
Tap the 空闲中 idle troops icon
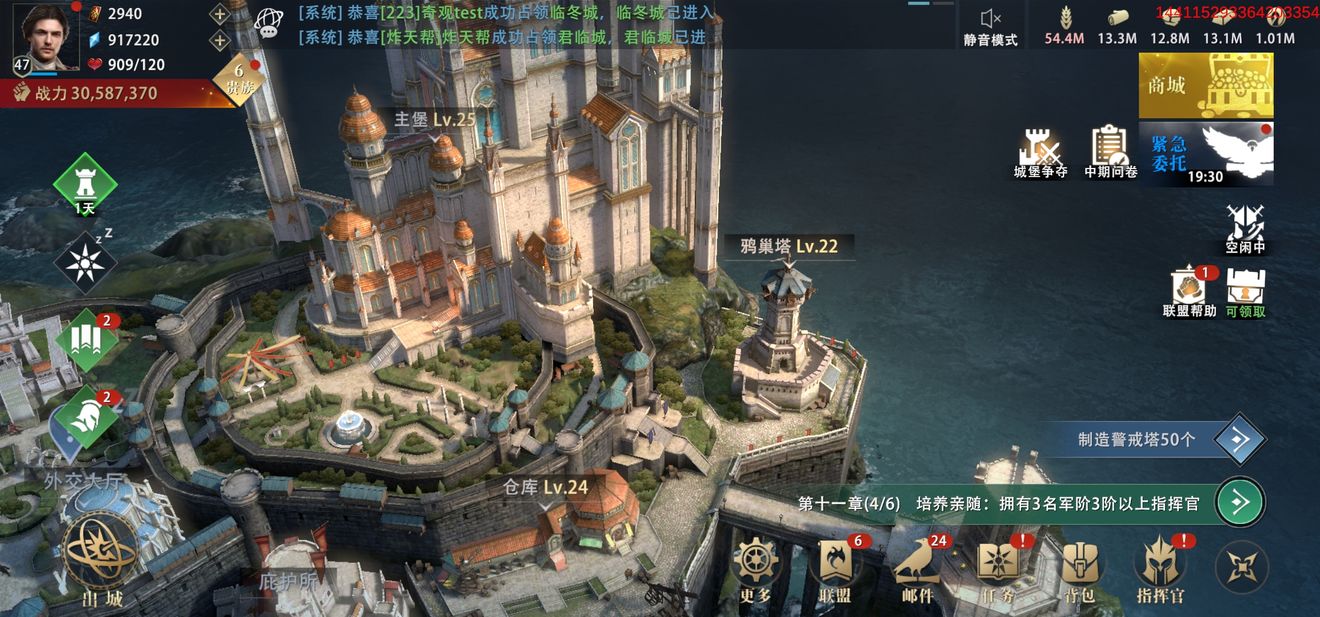tap(1246, 228)
